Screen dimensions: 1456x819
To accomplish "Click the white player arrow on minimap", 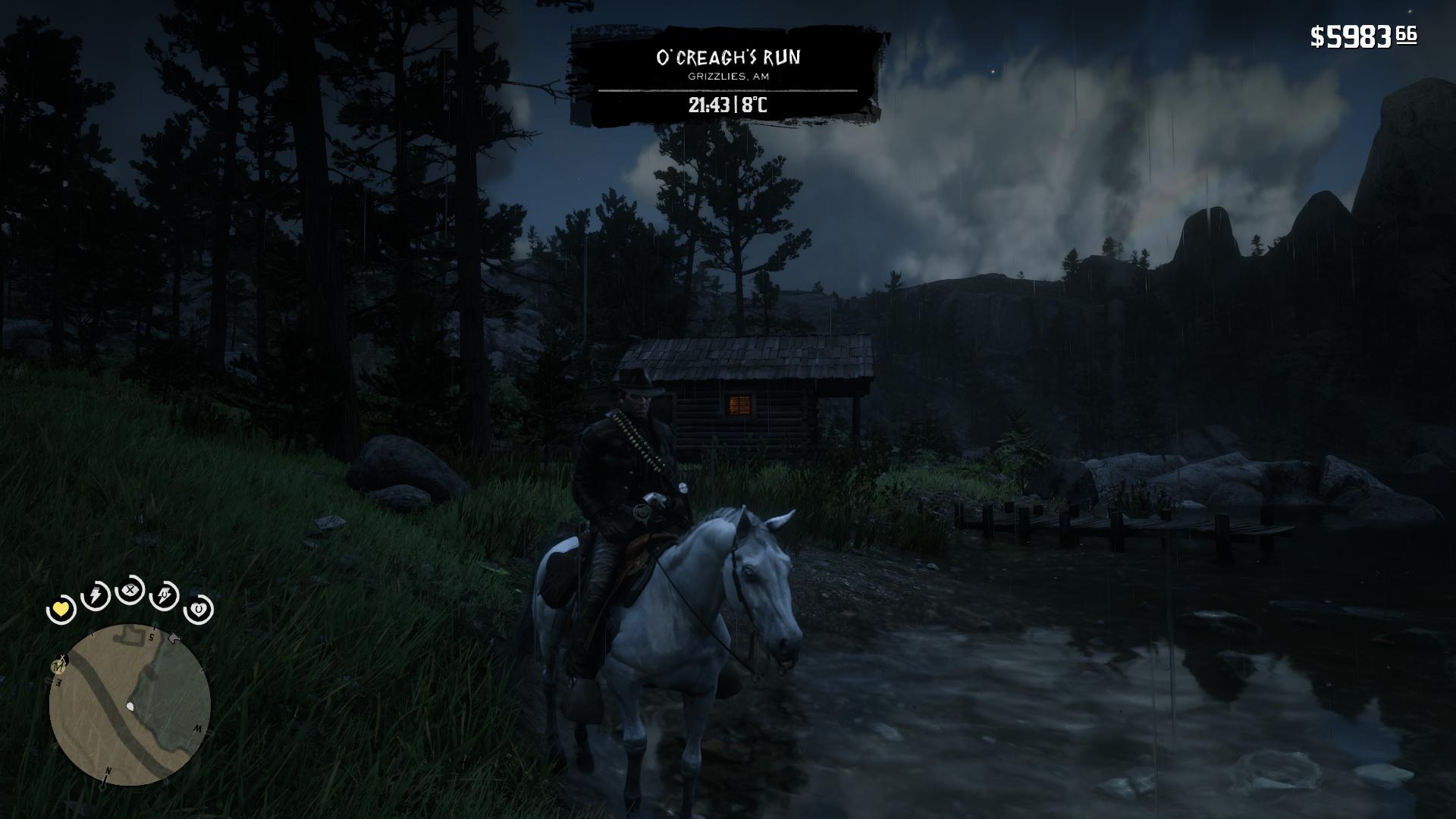I will tap(130, 707).
